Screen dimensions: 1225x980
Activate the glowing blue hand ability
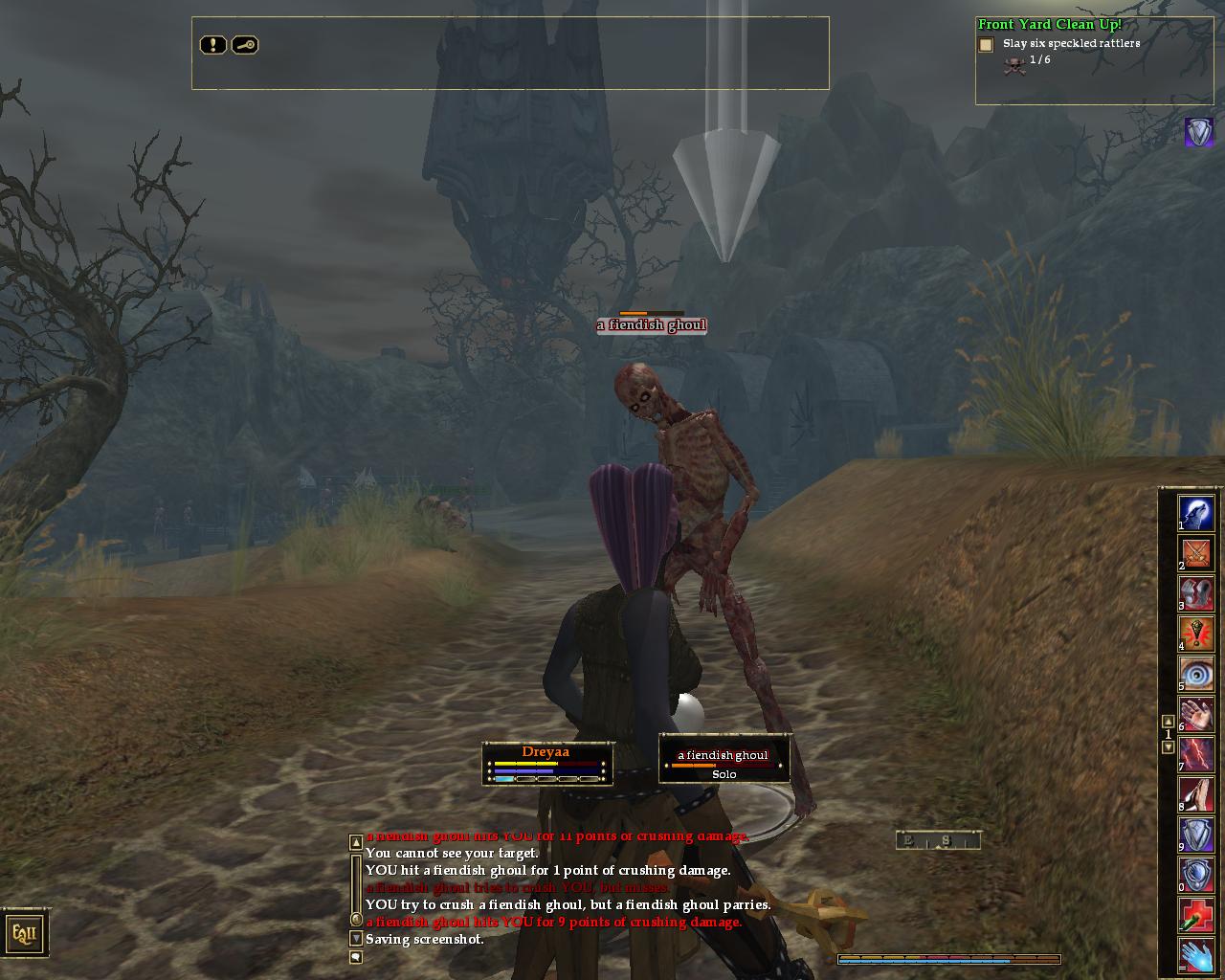[x=1196, y=955]
